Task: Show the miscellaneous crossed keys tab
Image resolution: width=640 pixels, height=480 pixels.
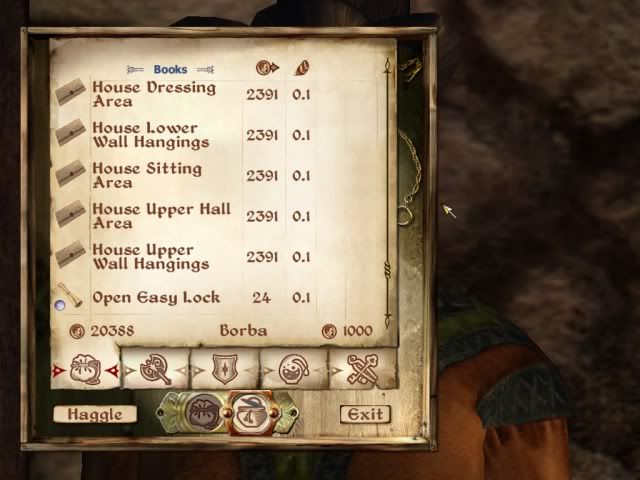Action: click(362, 369)
